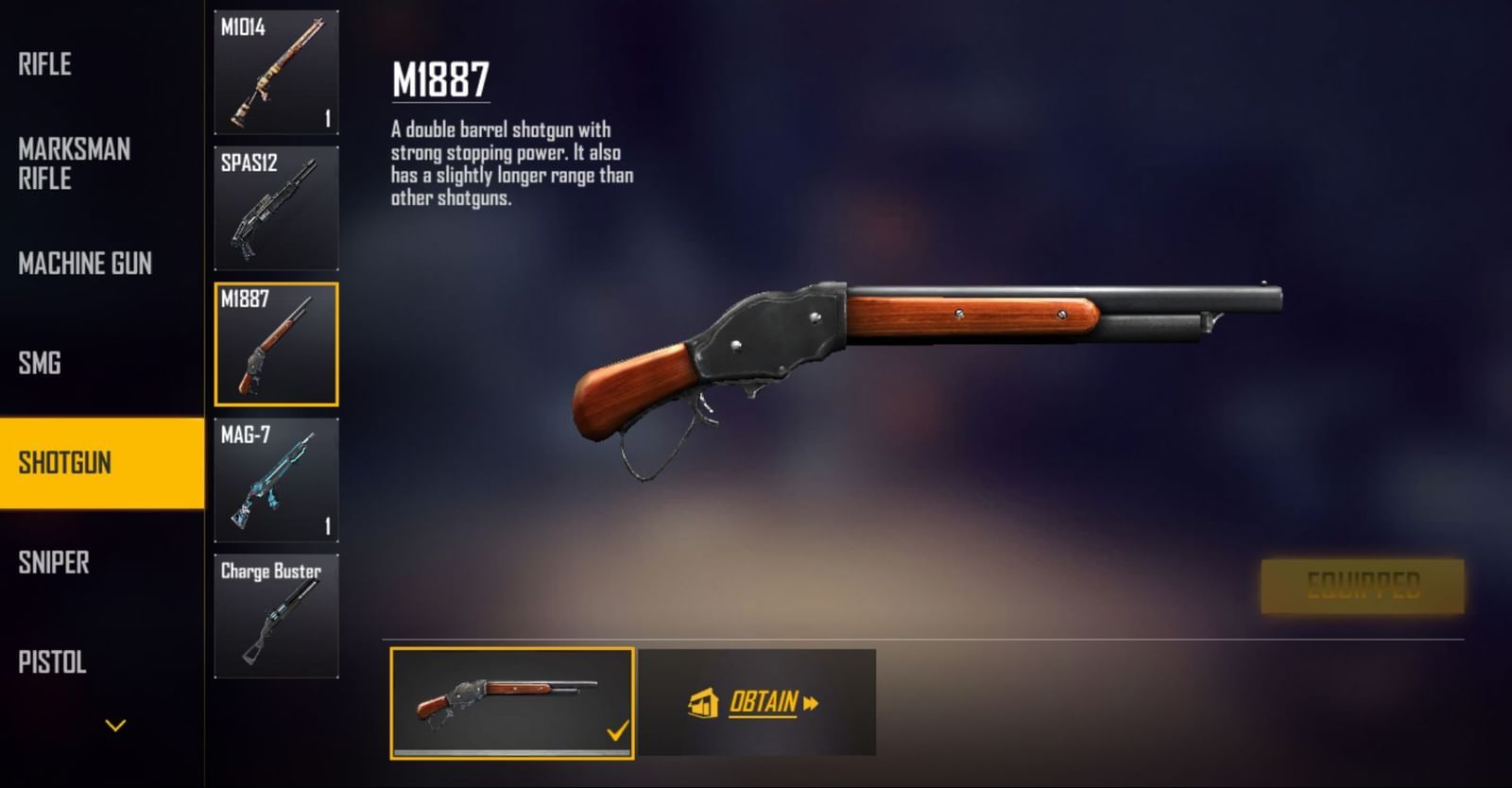Image resolution: width=1512 pixels, height=788 pixels.
Task: Click the scrollbar under the skin preview
Action: coord(513,751)
